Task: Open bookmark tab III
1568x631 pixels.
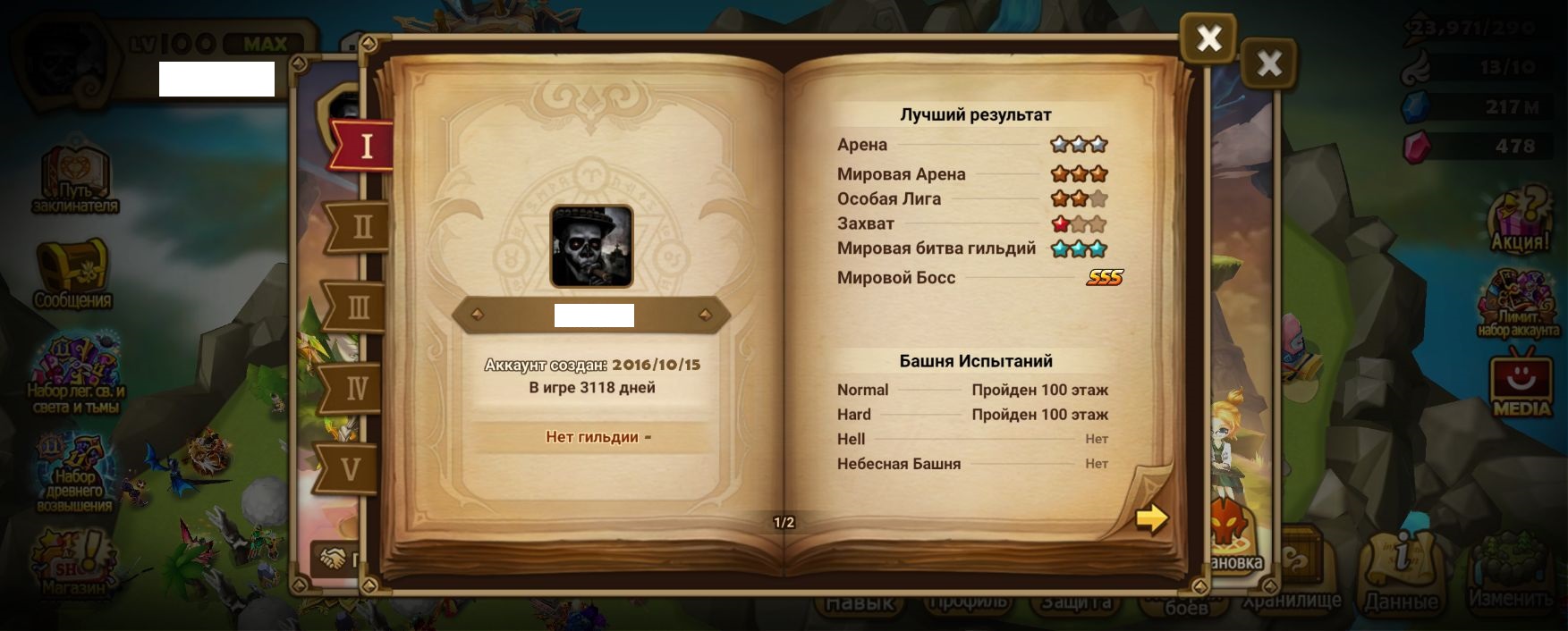Action: coord(358,307)
